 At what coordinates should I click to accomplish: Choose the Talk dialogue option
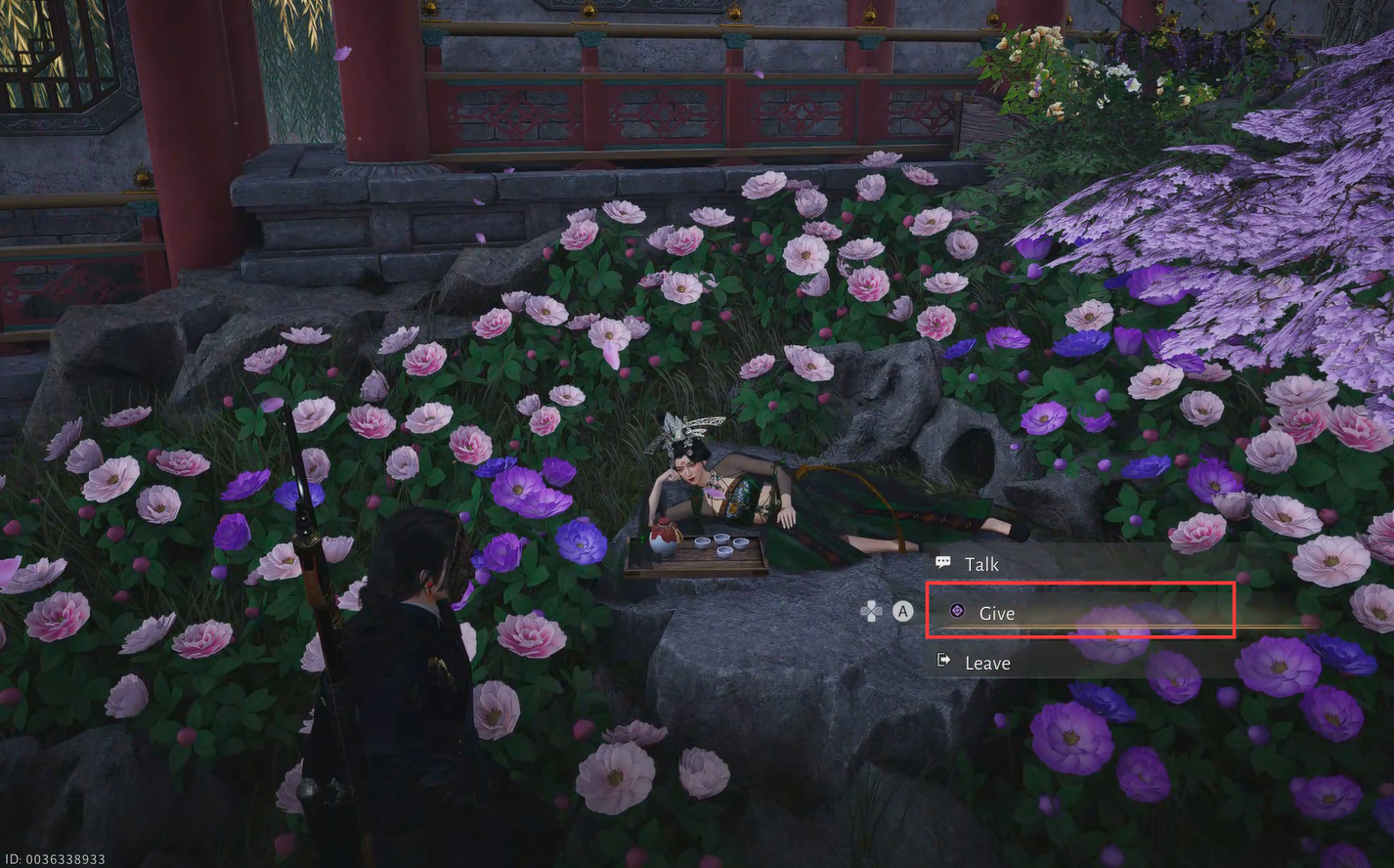coord(981,564)
